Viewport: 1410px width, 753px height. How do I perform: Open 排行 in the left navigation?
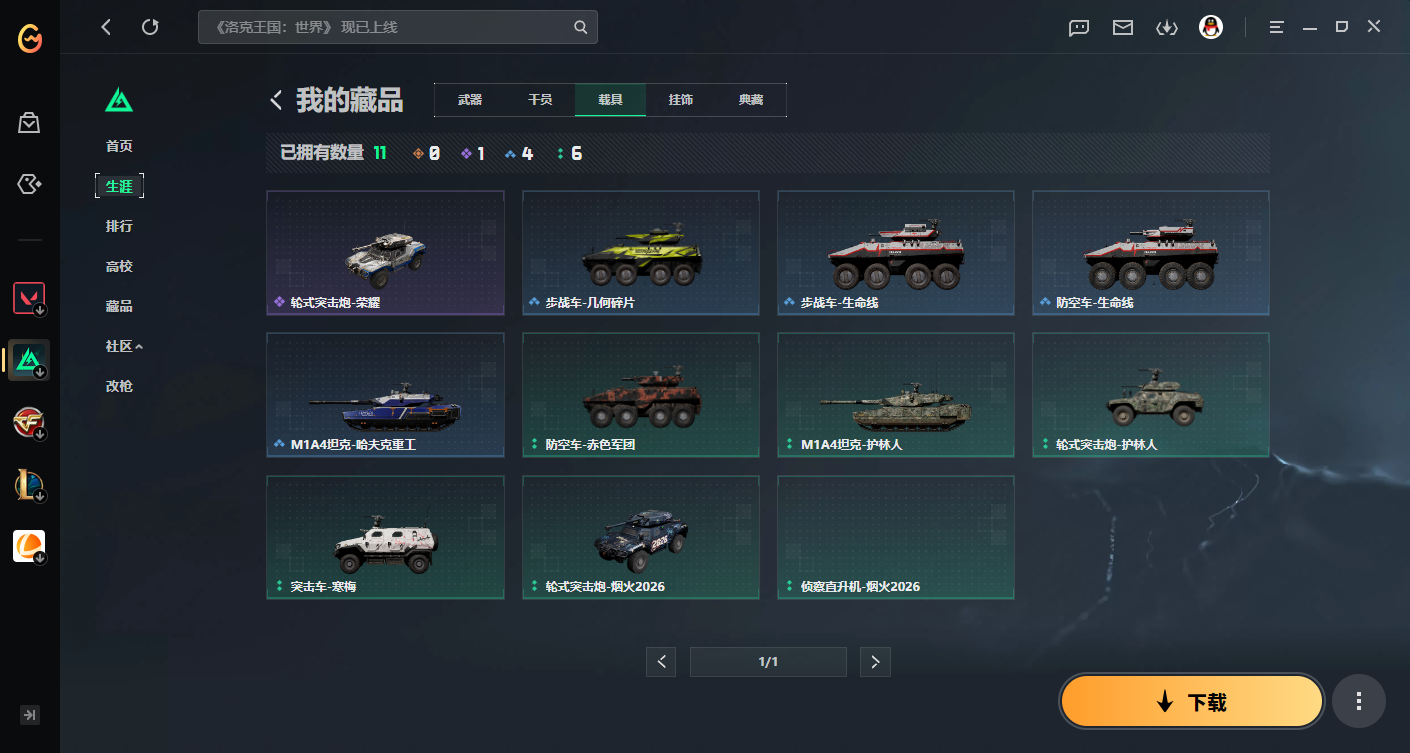pos(119,225)
